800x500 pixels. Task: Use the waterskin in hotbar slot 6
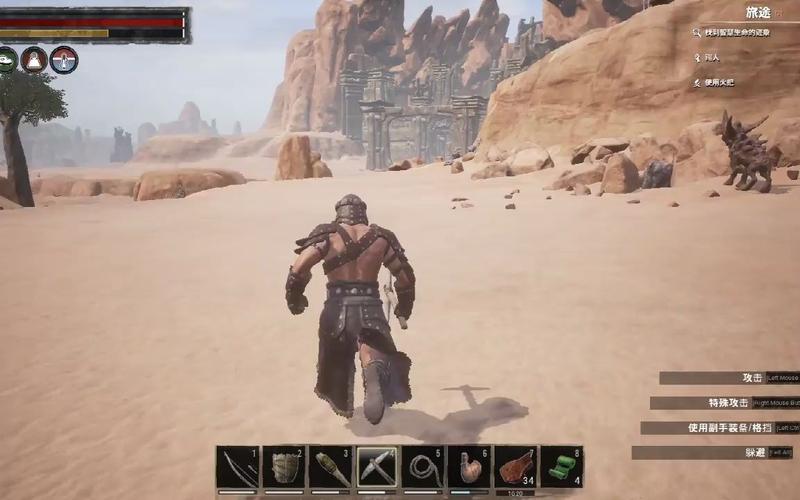469,467
